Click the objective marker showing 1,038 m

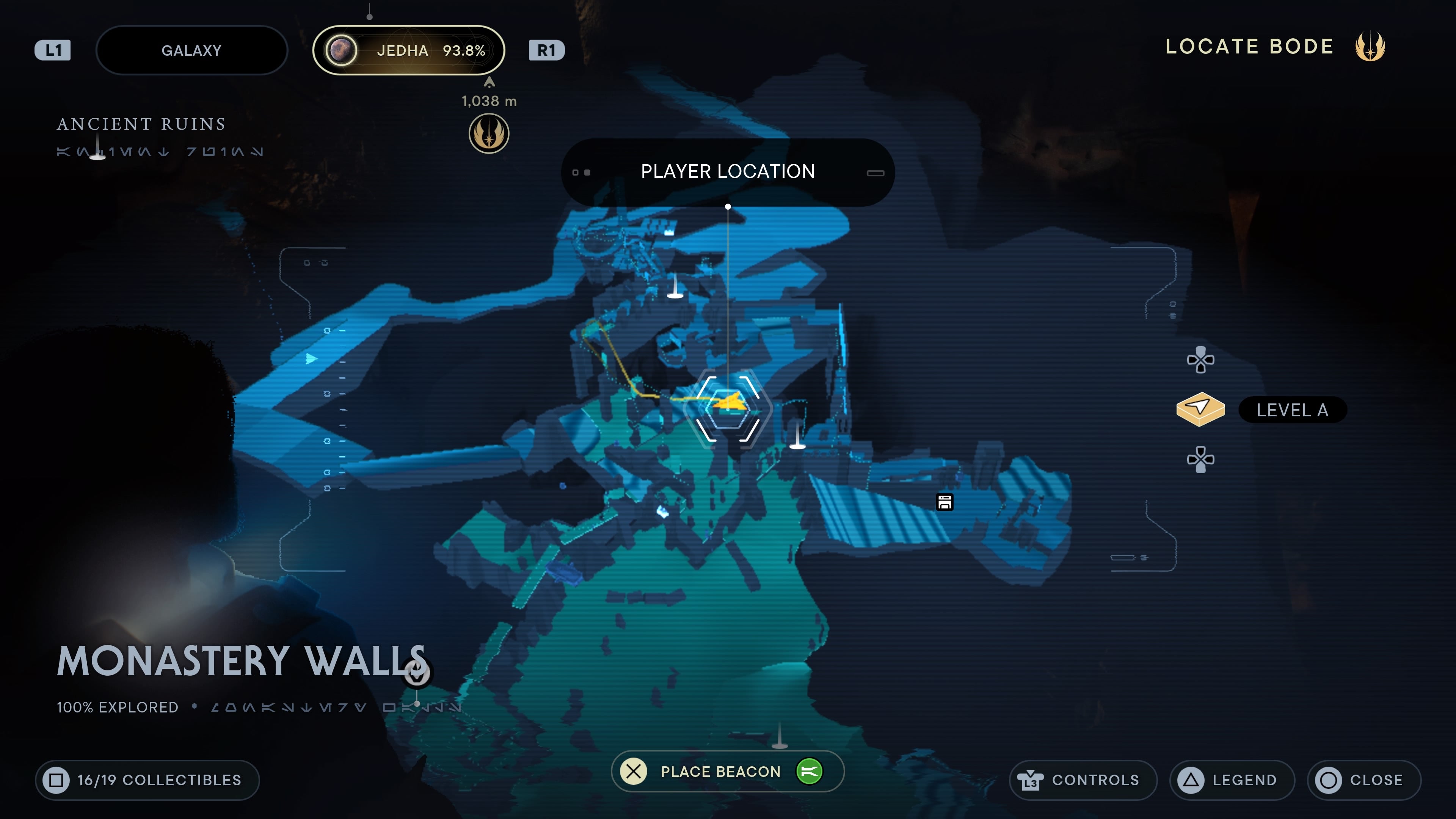click(x=489, y=133)
